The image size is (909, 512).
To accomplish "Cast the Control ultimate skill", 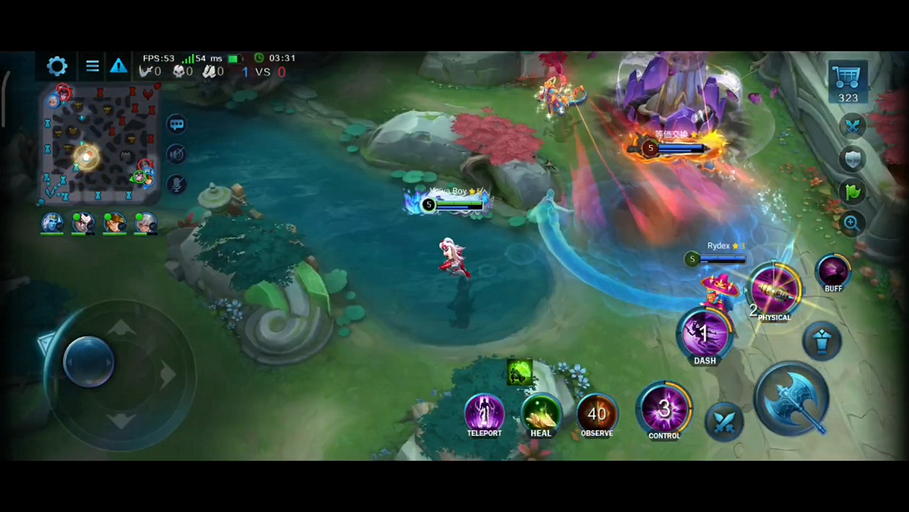I will tap(663, 408).
